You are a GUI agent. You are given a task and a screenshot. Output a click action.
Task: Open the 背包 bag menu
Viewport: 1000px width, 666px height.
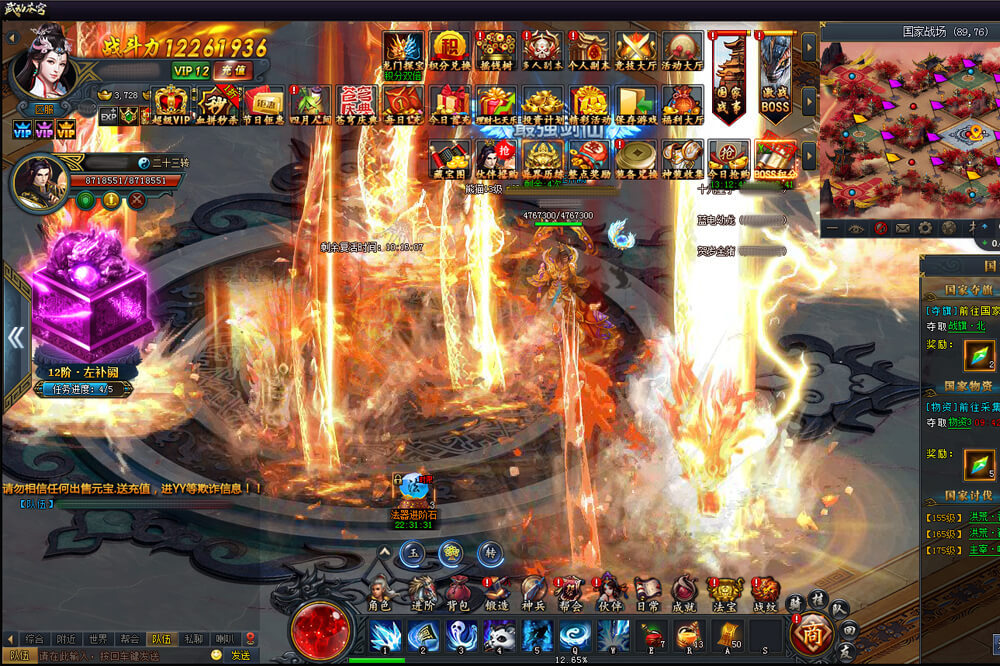[457, 593]
